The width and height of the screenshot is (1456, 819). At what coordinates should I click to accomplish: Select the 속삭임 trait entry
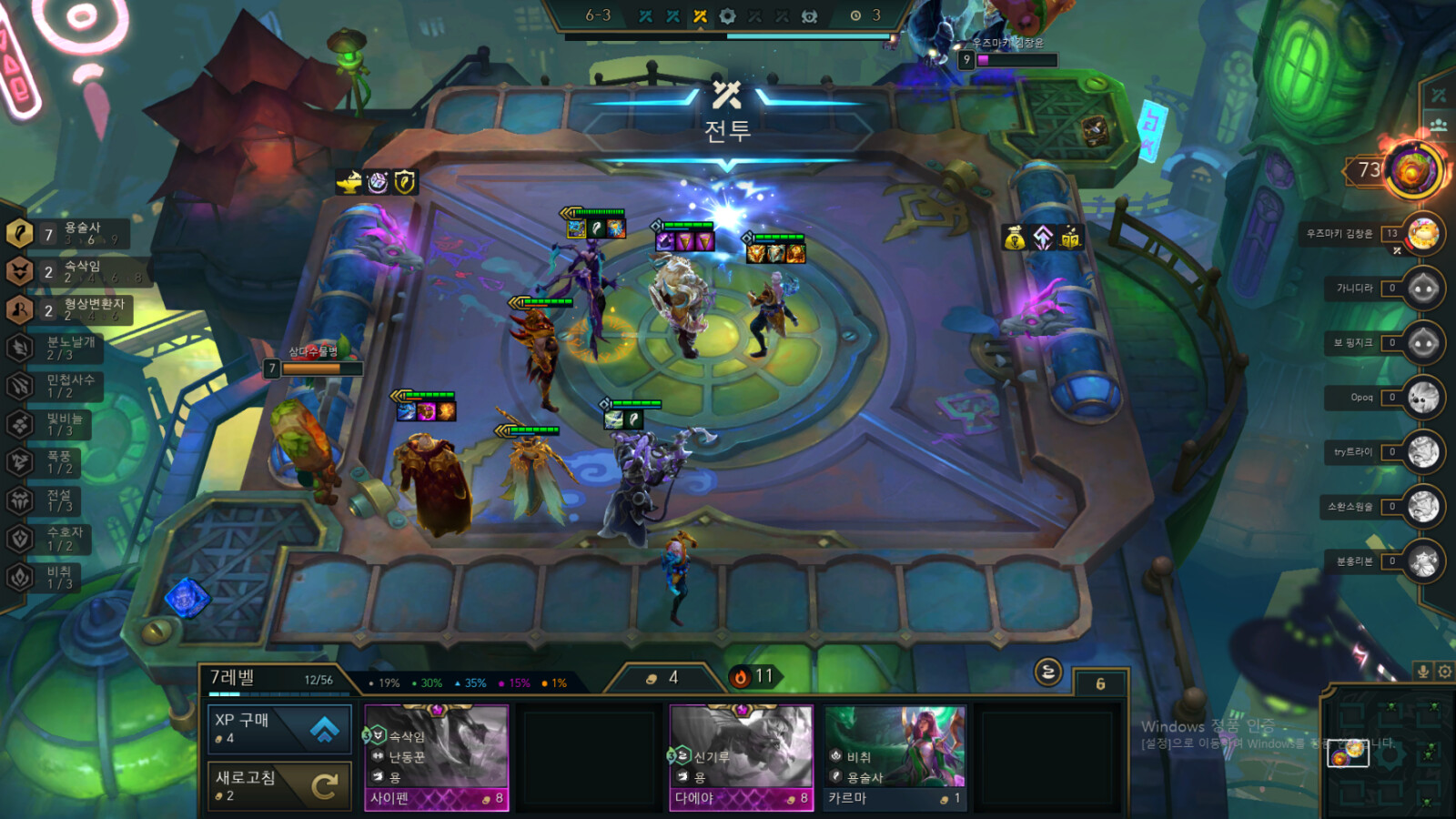(67, 271)
